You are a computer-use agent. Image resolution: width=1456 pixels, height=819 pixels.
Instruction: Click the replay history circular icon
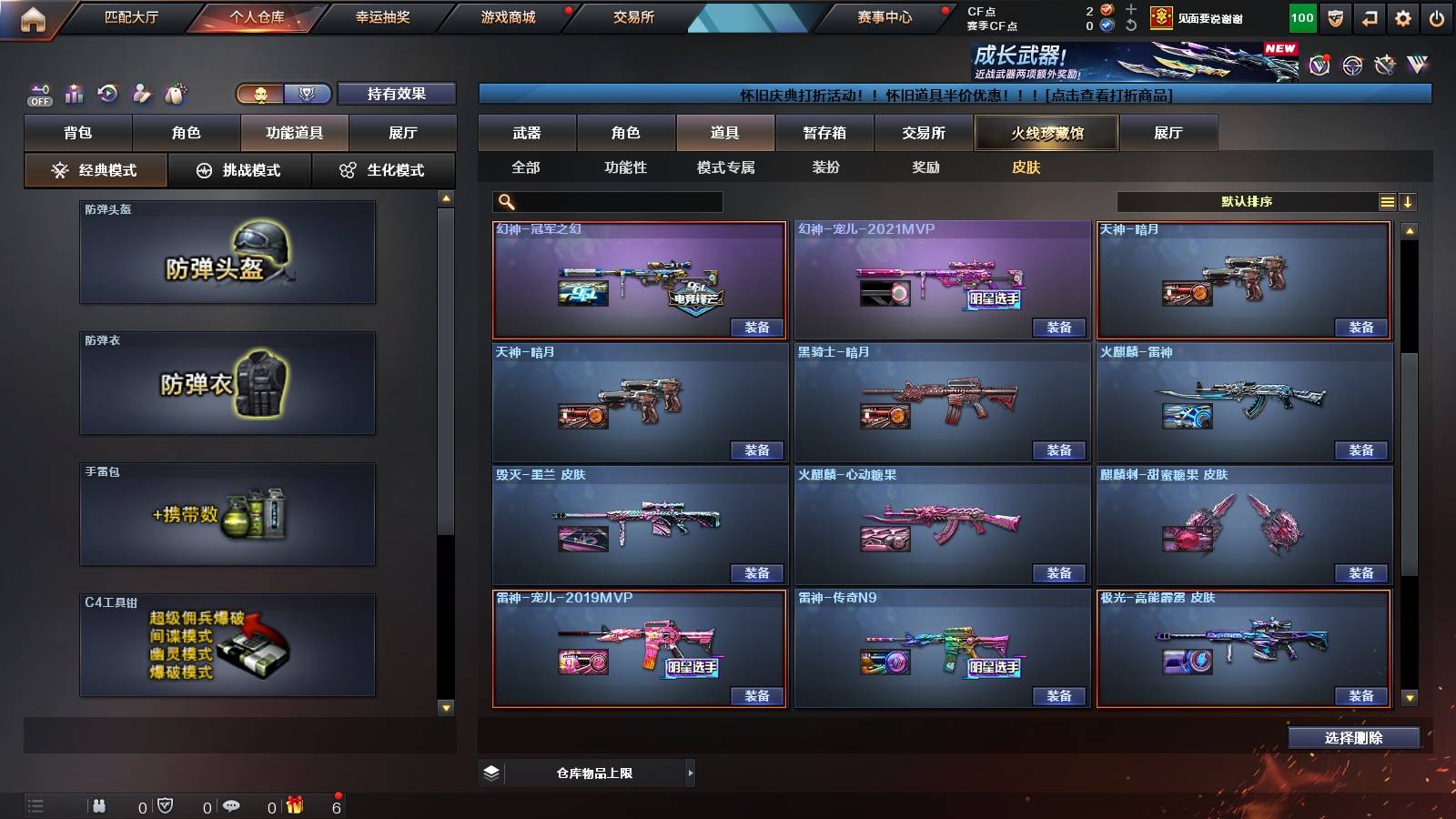point(109,91)
